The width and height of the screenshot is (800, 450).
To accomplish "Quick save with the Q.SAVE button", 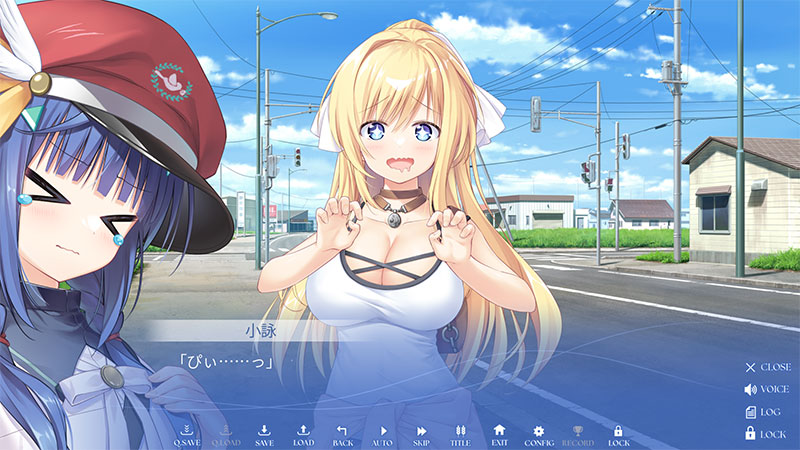I will [187, 434].
